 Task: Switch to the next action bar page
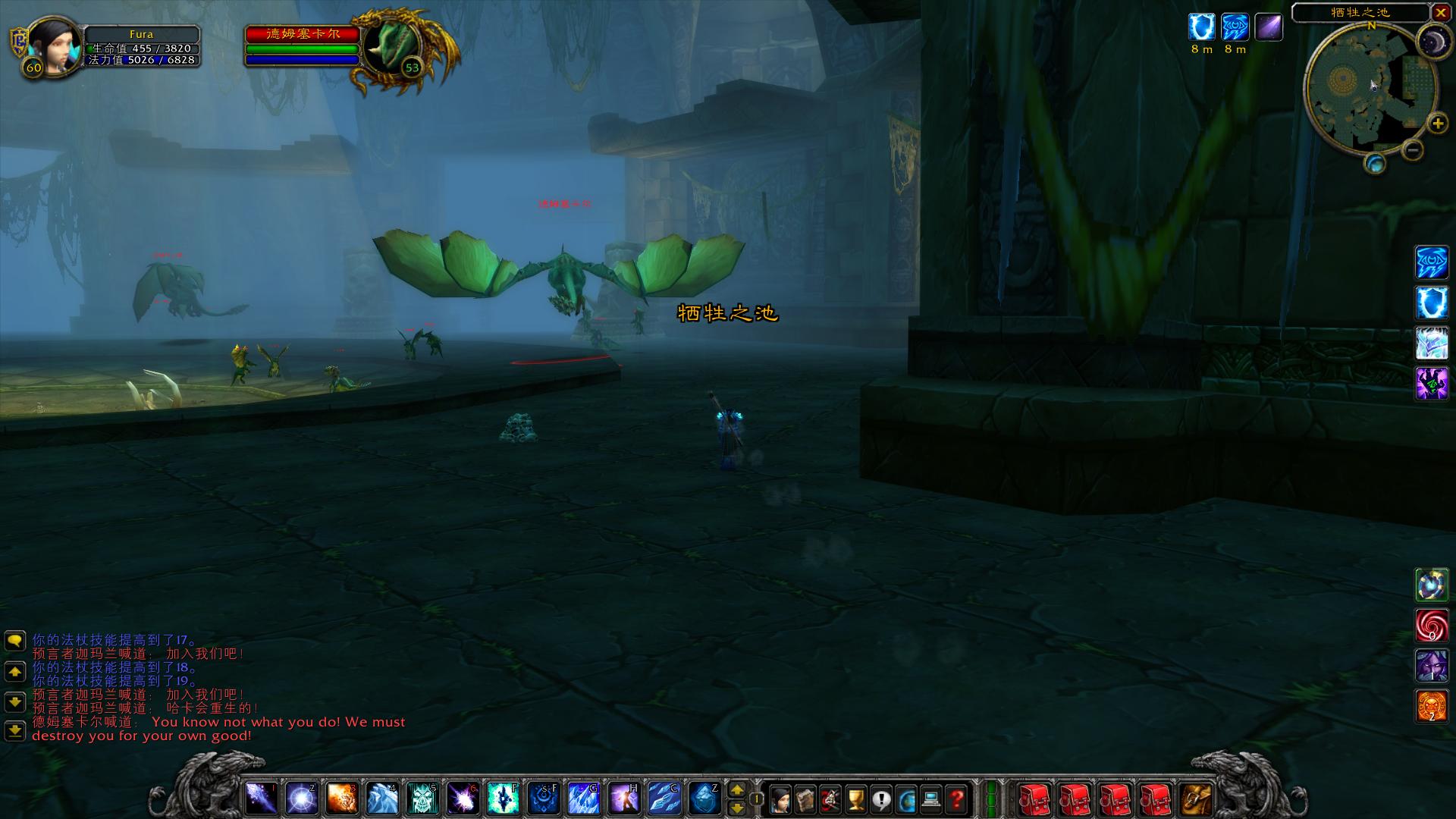coord(736,789)
